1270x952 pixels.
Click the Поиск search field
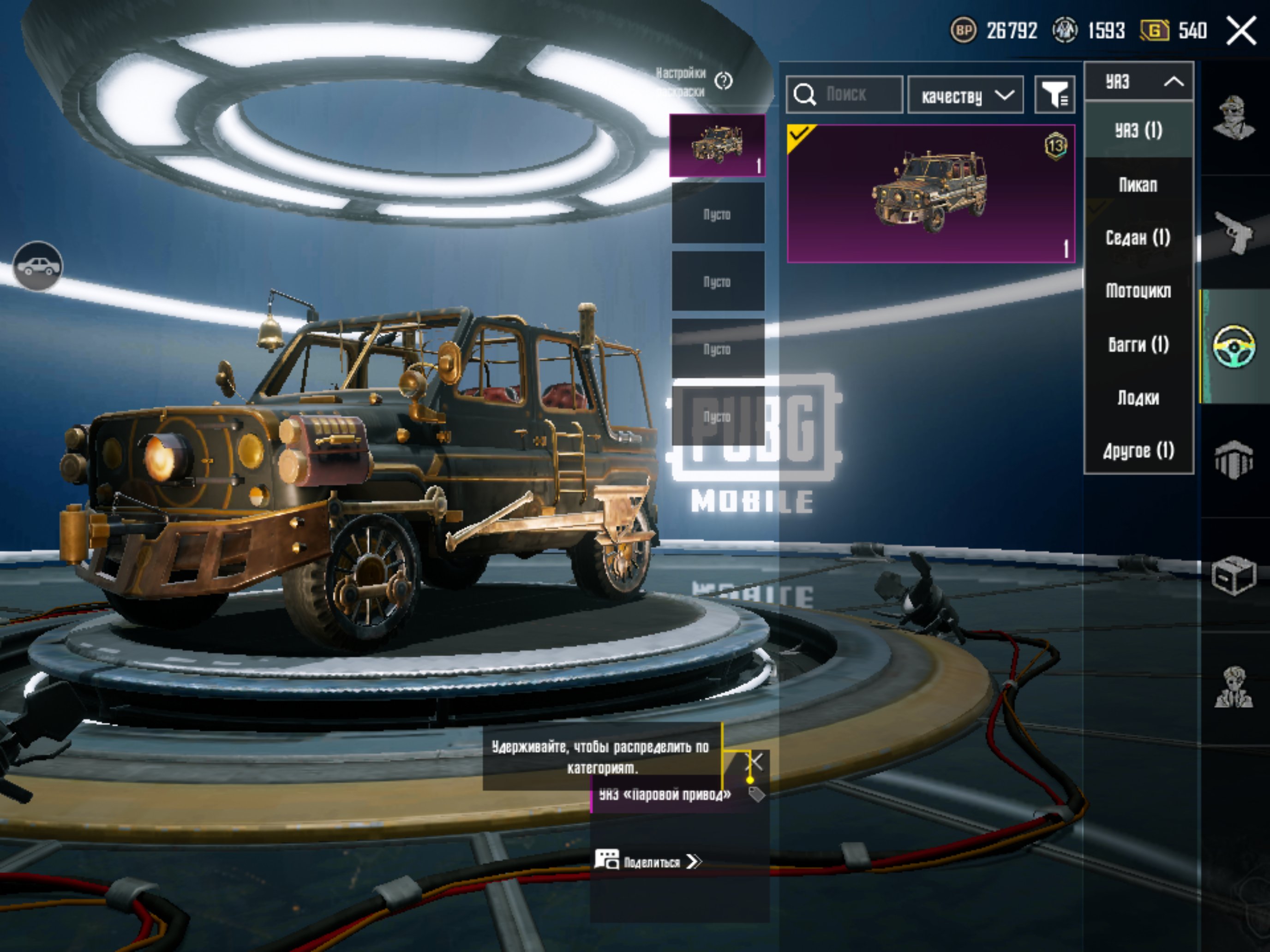point(845,94)
